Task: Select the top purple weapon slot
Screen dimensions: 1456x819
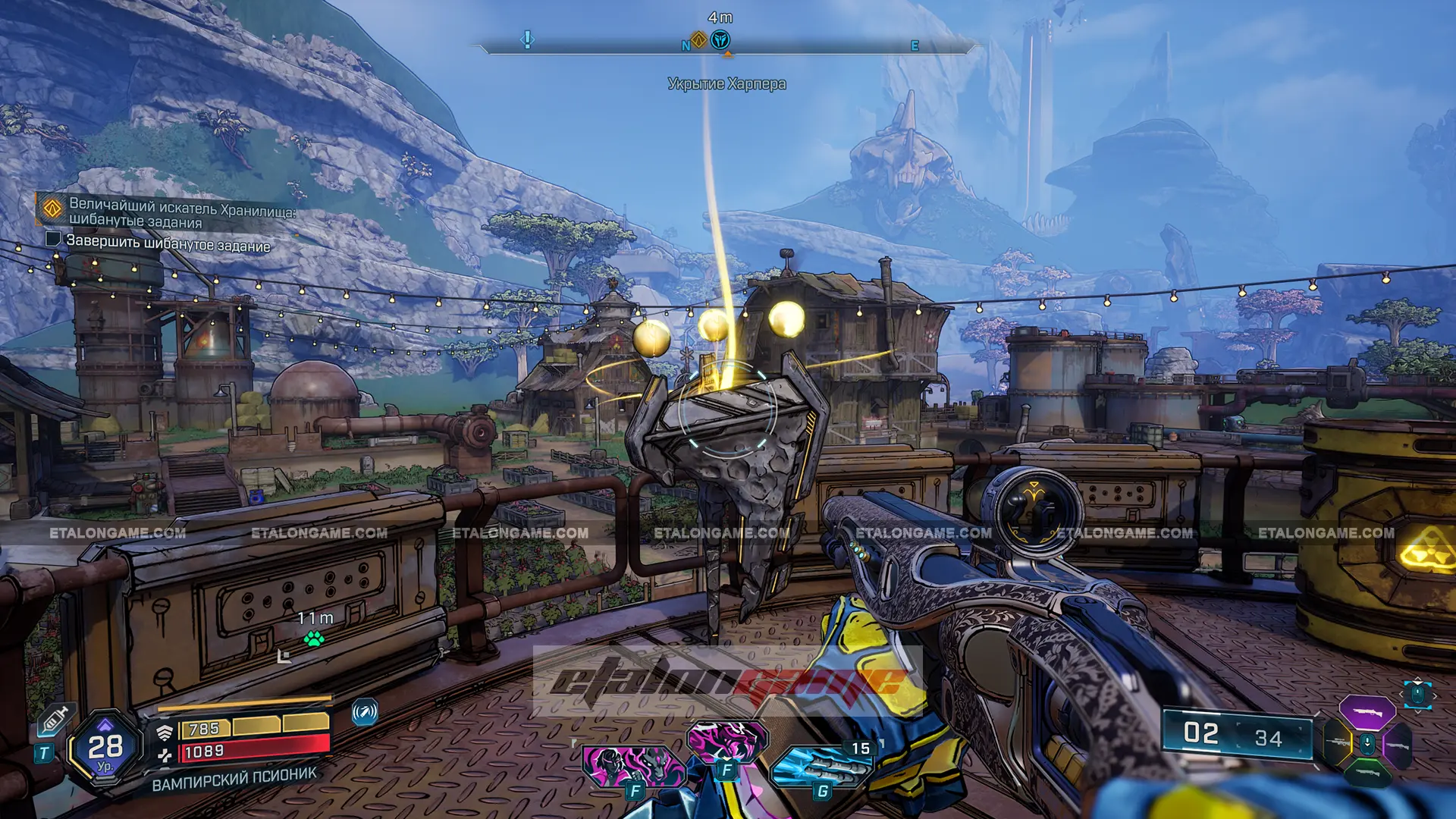Action: (1367, 713)
